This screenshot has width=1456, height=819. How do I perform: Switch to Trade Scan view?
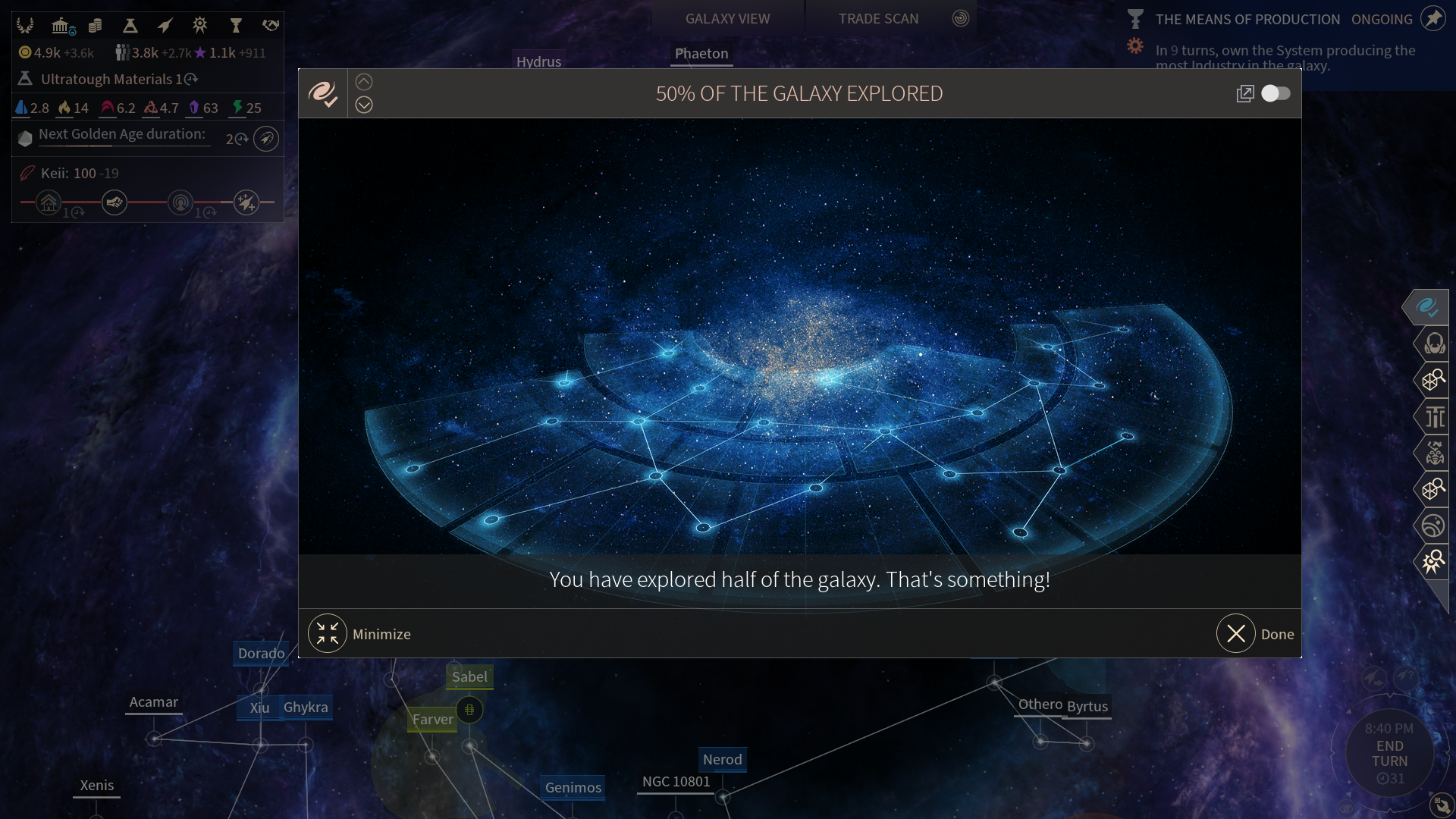[x=878, y=18]
